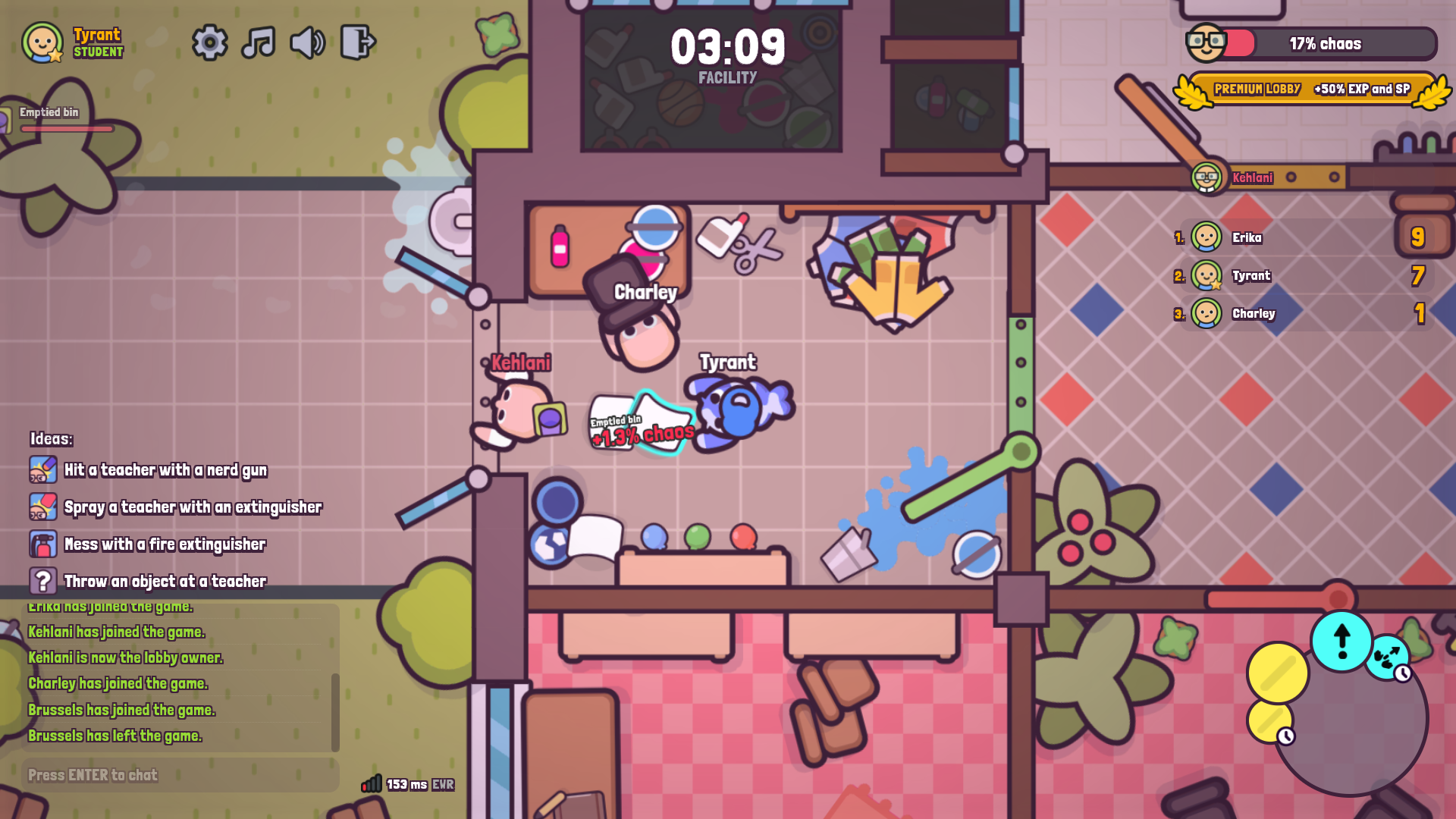Click the Tyrant player profile avatar
Image resolution: width=1456 pixels, height=819 pixels.
coord(43,43)
